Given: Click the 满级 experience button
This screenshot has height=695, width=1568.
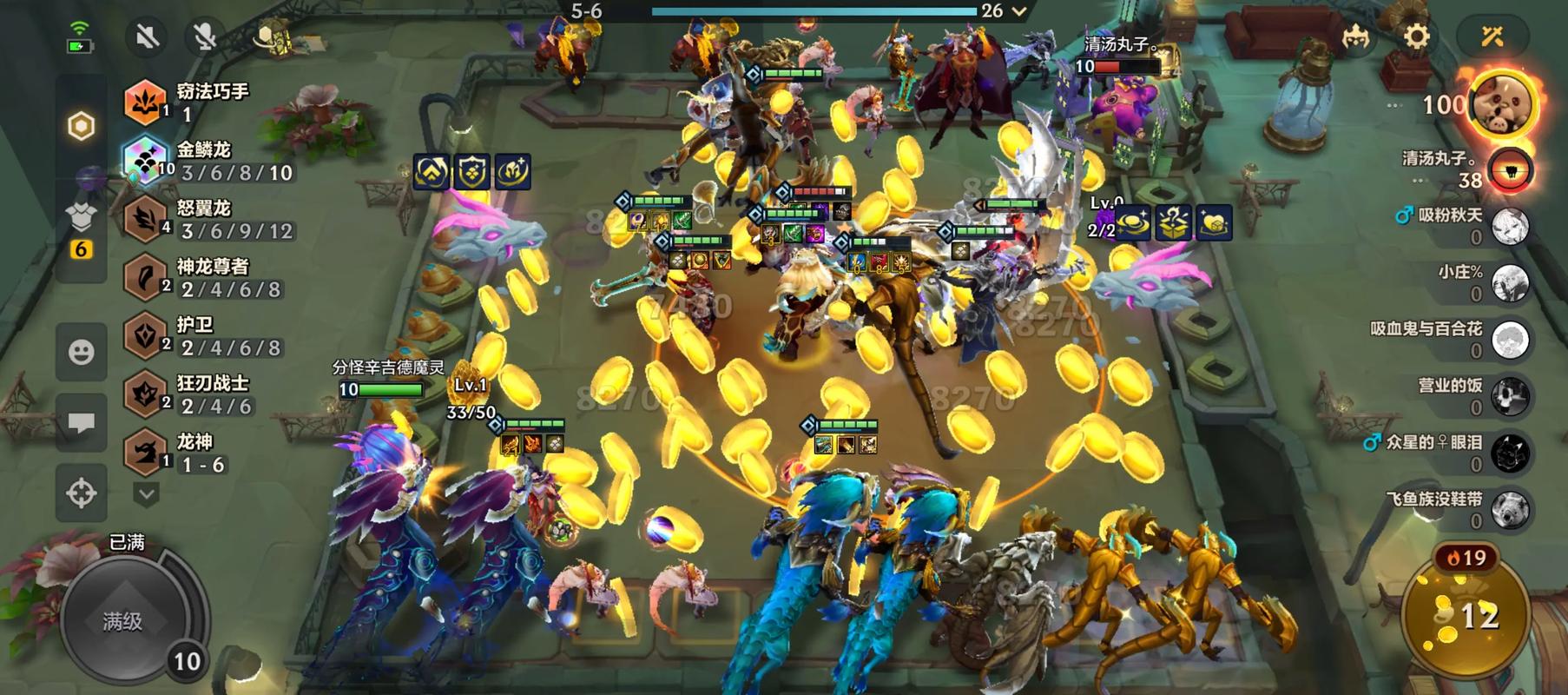Looking at the screenshot, I should 123,620.
